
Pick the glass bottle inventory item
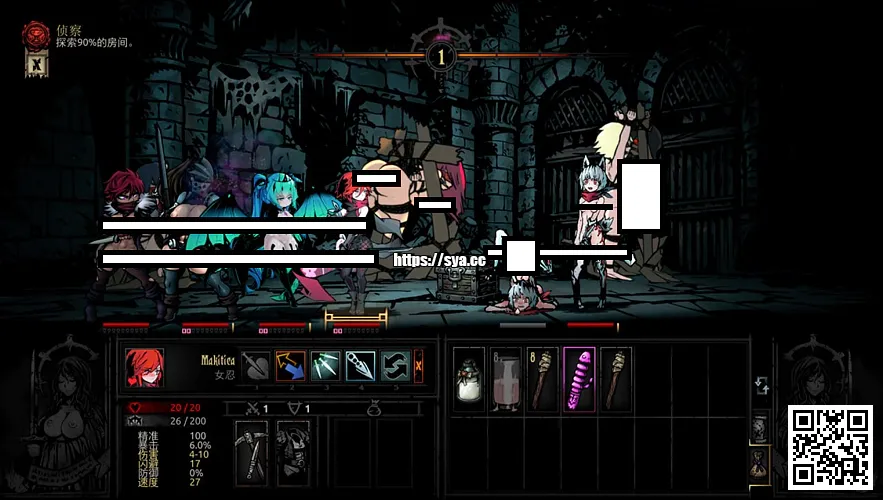point(506,381)
